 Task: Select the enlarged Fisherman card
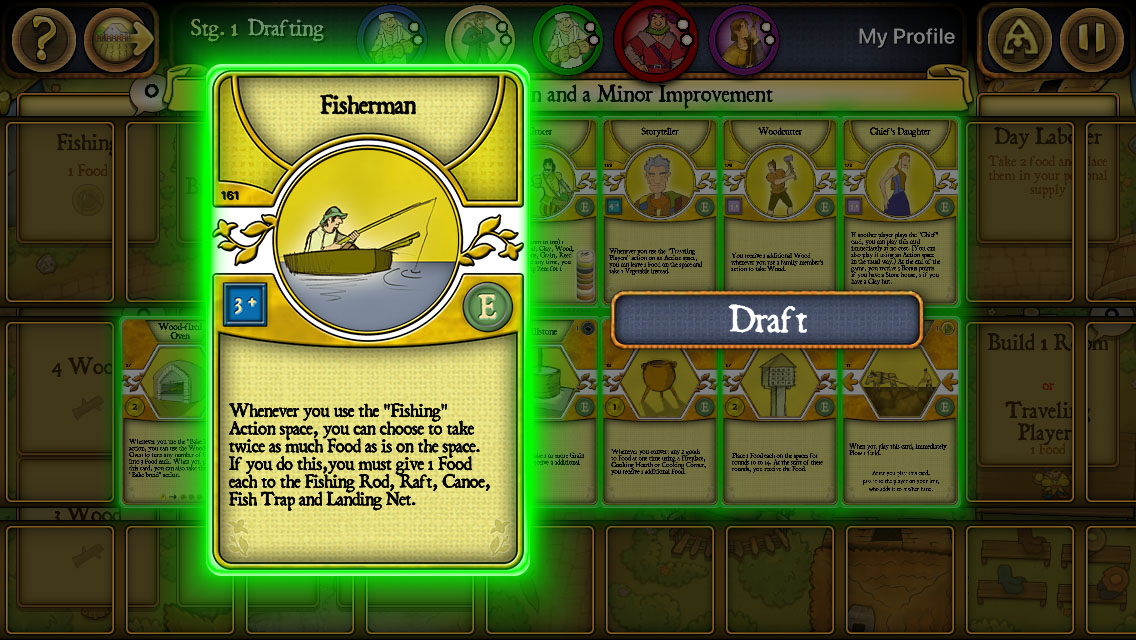pos(367,320)
